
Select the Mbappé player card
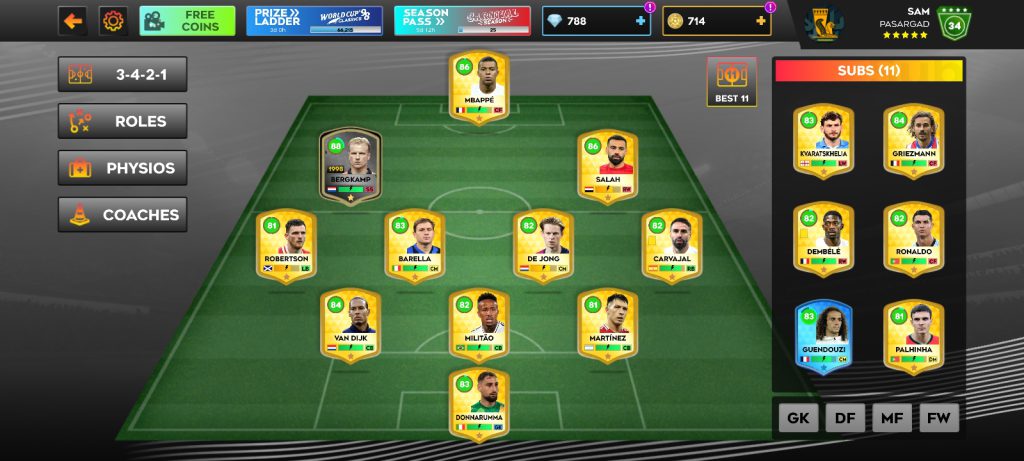tap(479, 88)
